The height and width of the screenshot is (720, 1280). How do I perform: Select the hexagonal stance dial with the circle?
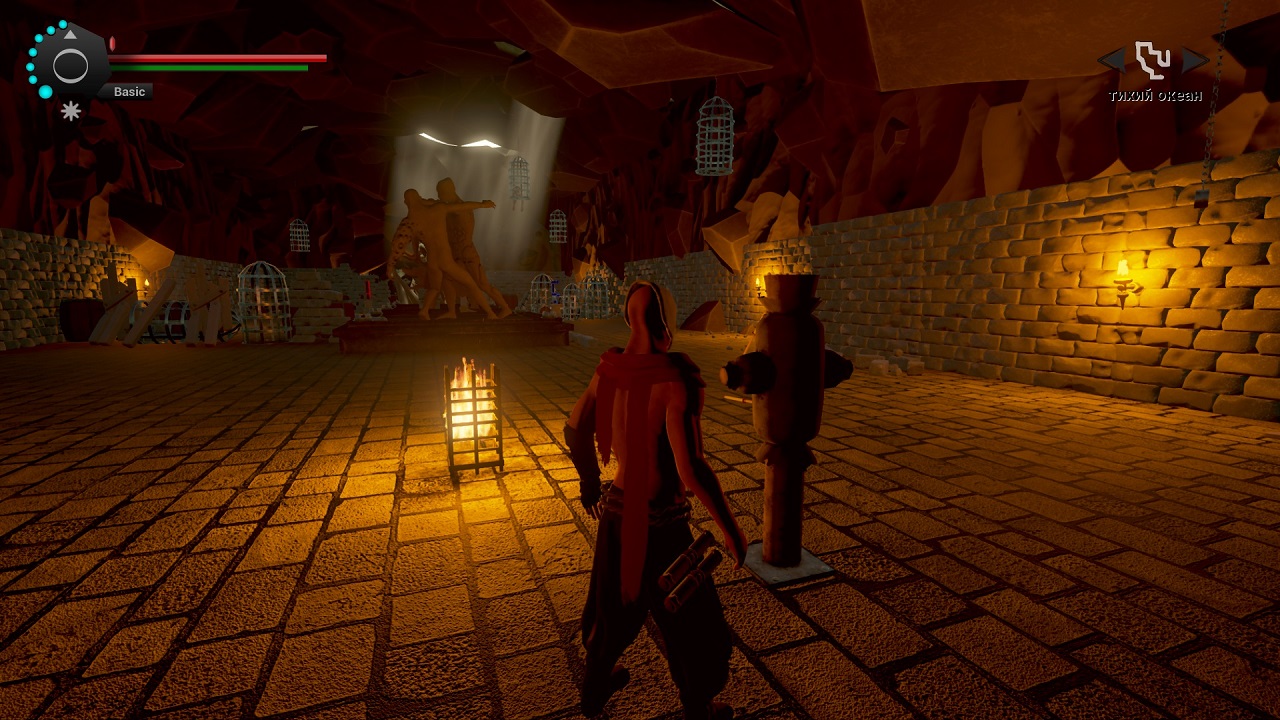[x=70, y=66]
